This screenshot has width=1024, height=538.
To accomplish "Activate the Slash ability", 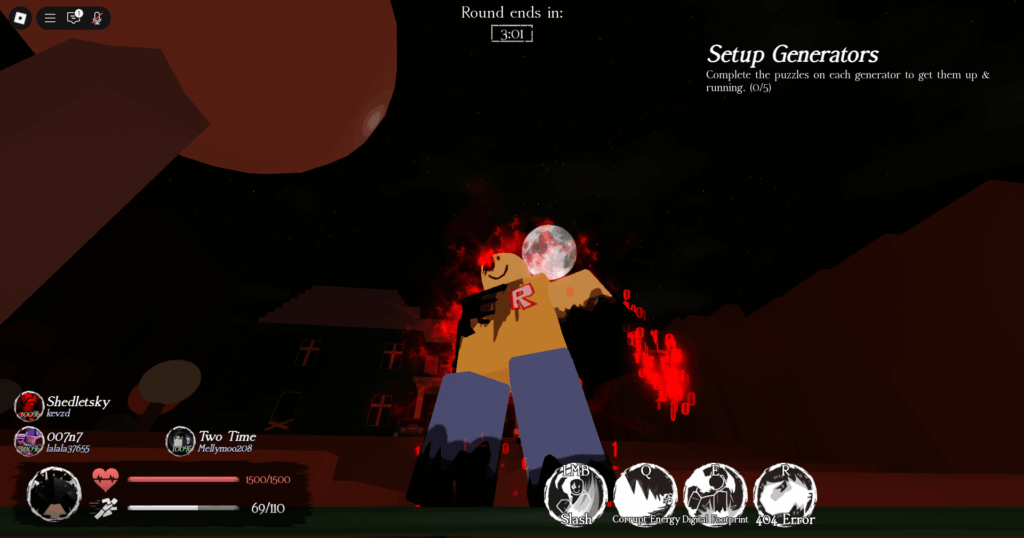I will click(576, 494).
